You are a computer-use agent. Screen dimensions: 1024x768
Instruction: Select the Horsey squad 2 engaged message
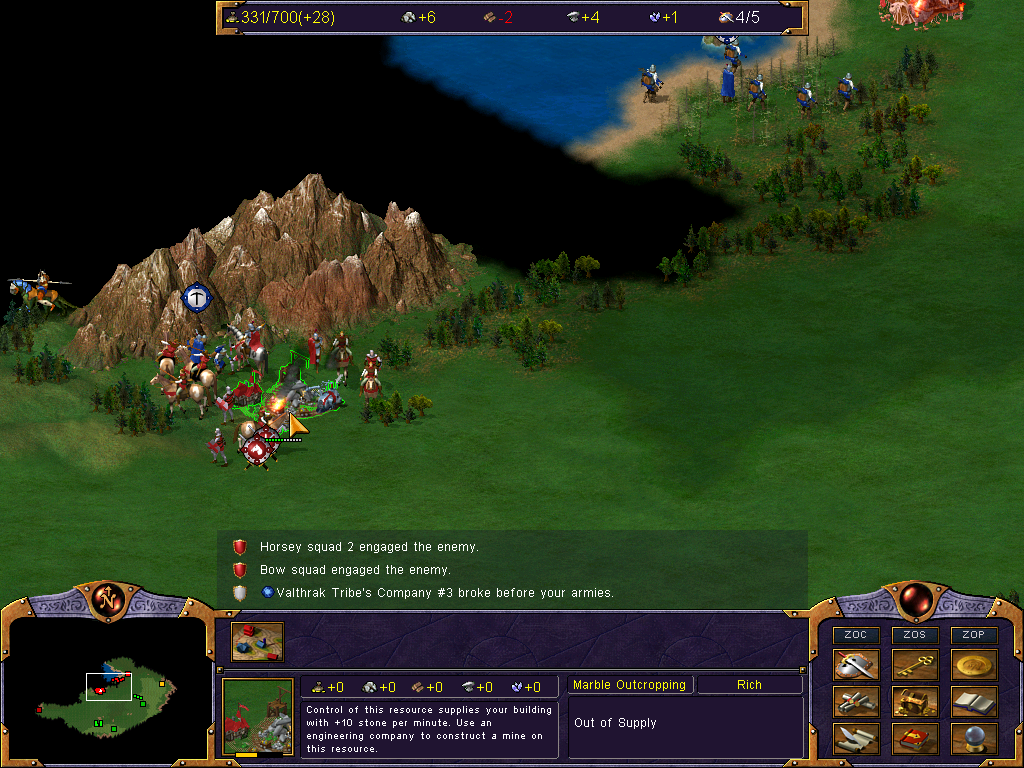(x=369, y=547)
